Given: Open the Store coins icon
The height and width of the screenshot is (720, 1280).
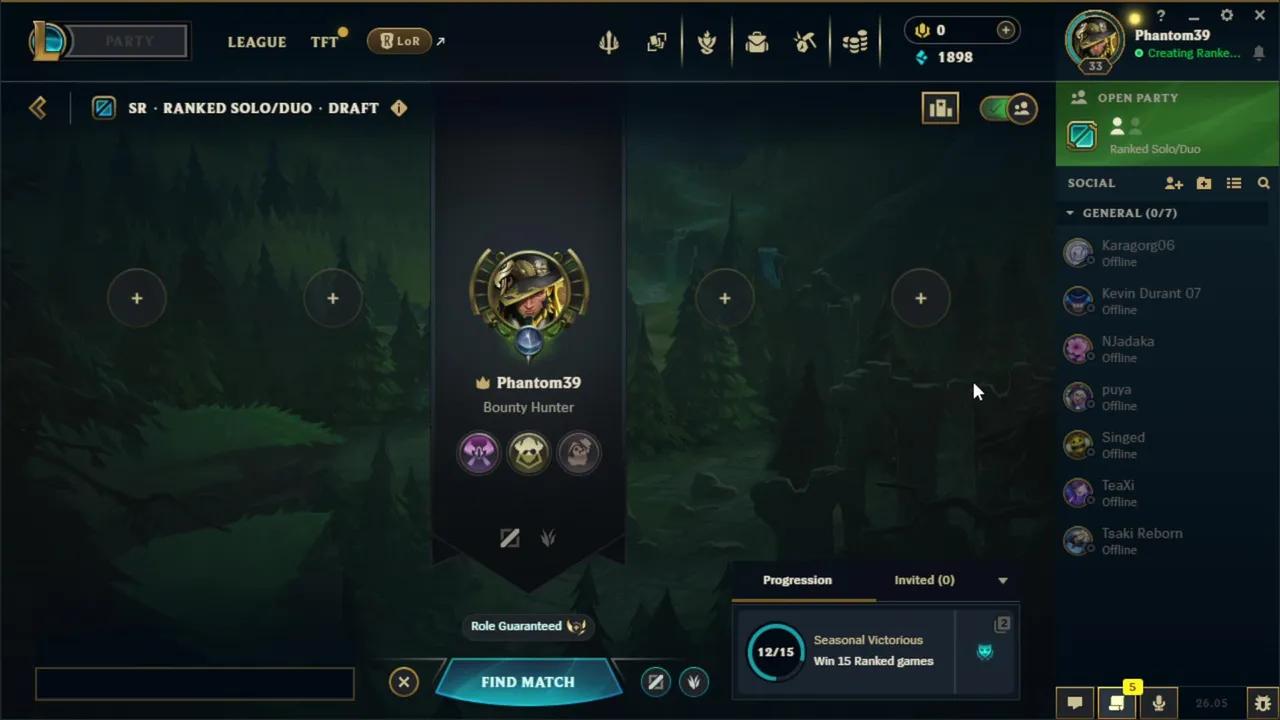Looking at the screenshot, I should point(855,42).
